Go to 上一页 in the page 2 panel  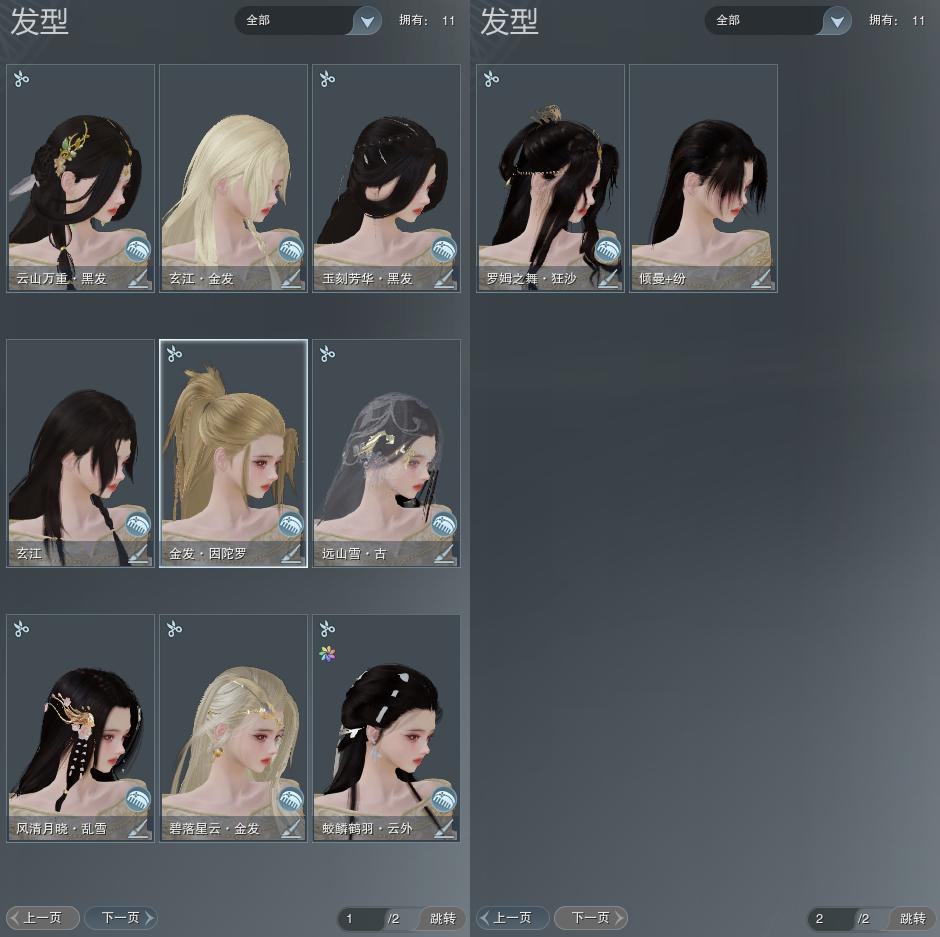pyautogui.click(x=512, y=917)
